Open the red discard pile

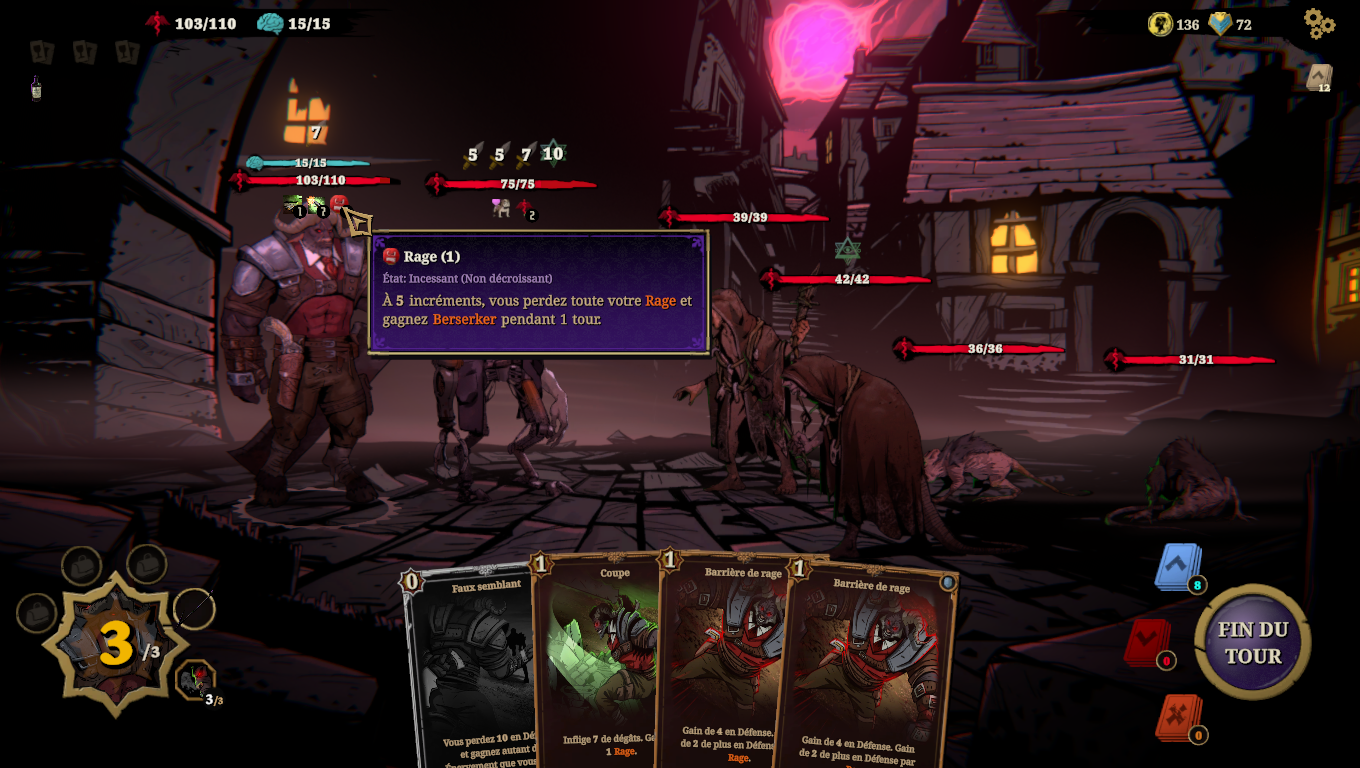pos(1146,642)
